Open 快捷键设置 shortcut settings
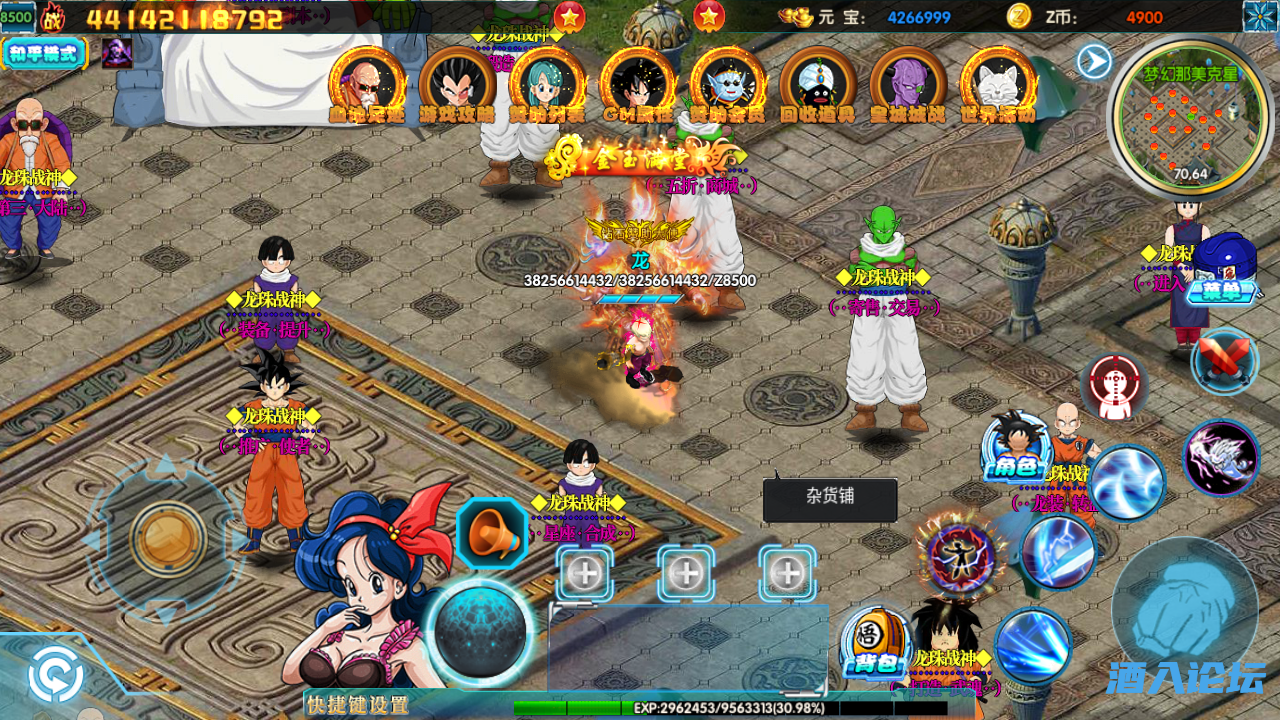The height and width of the screenshot is (720, 1280). 358,705
